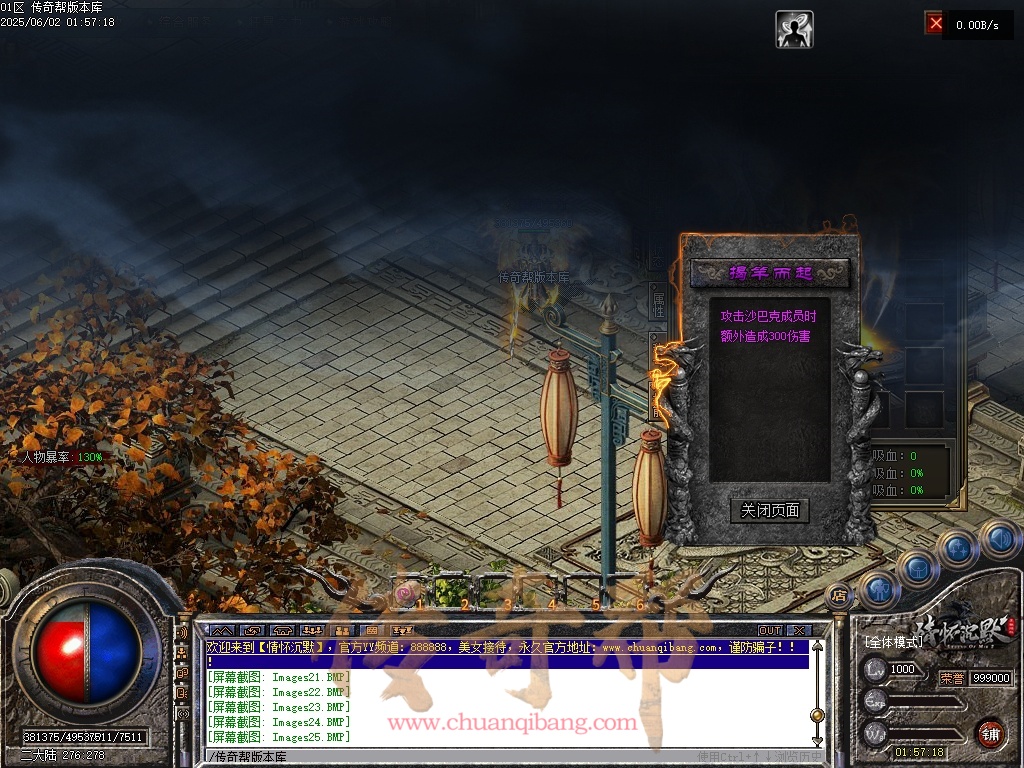Click the 关闭页面 close page button
The height and width of the screenshot is (768, 1024).
(769, 511)
